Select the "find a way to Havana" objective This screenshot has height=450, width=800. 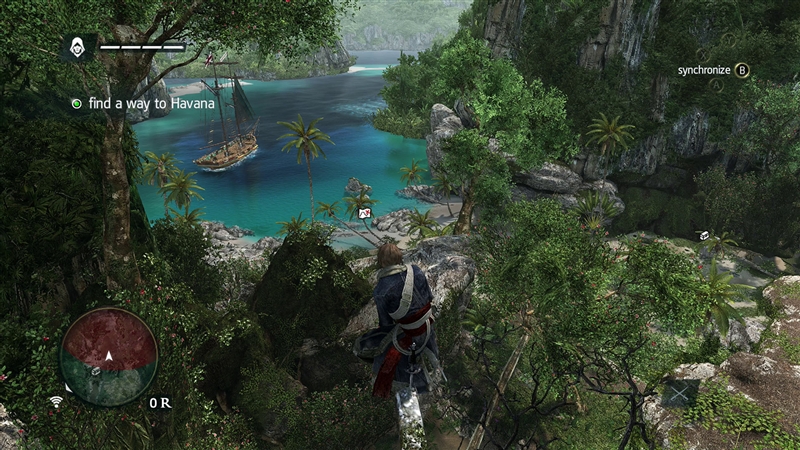tap(138, 103)
